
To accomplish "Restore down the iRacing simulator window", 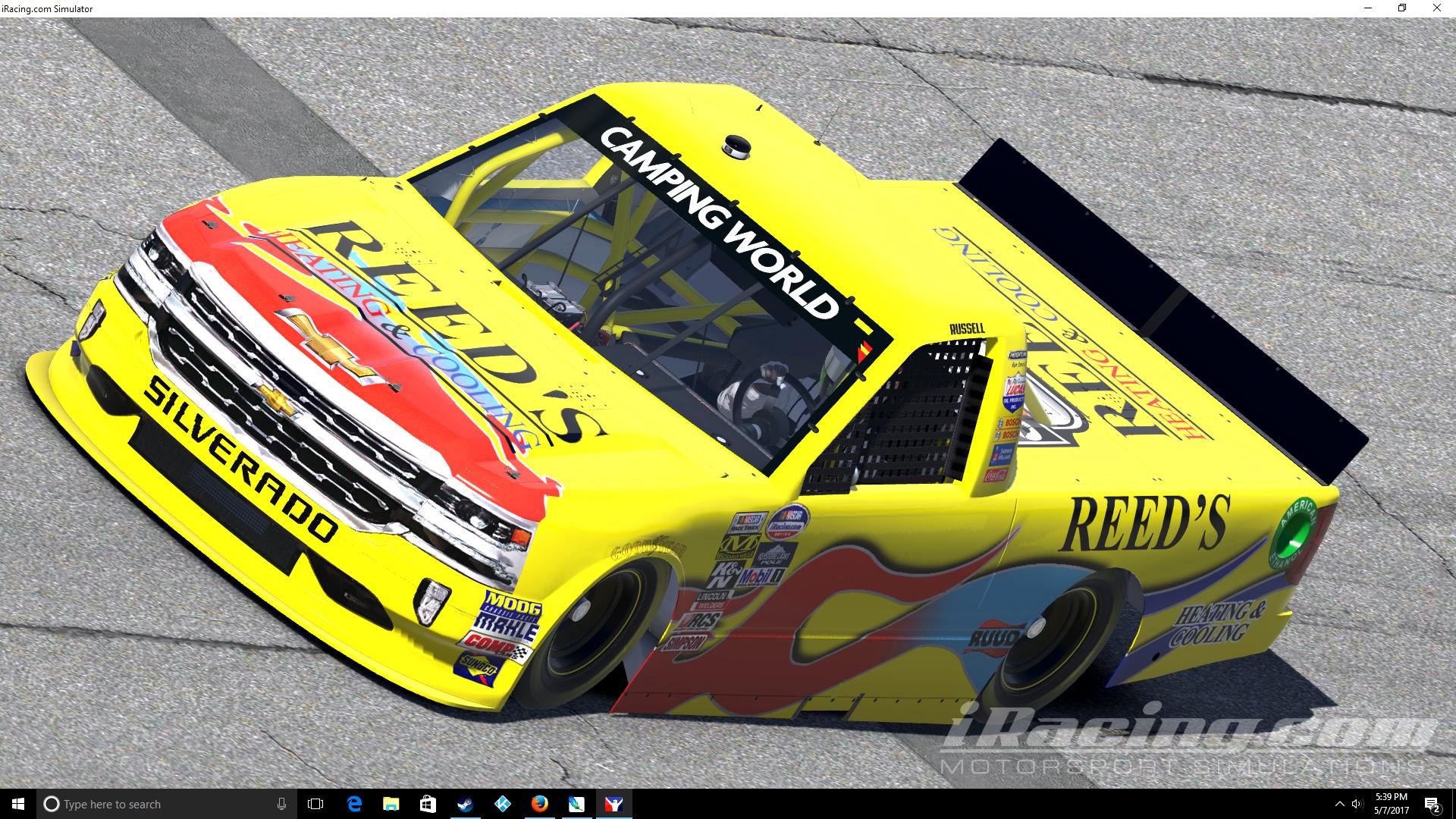I will pos(1401,8).
